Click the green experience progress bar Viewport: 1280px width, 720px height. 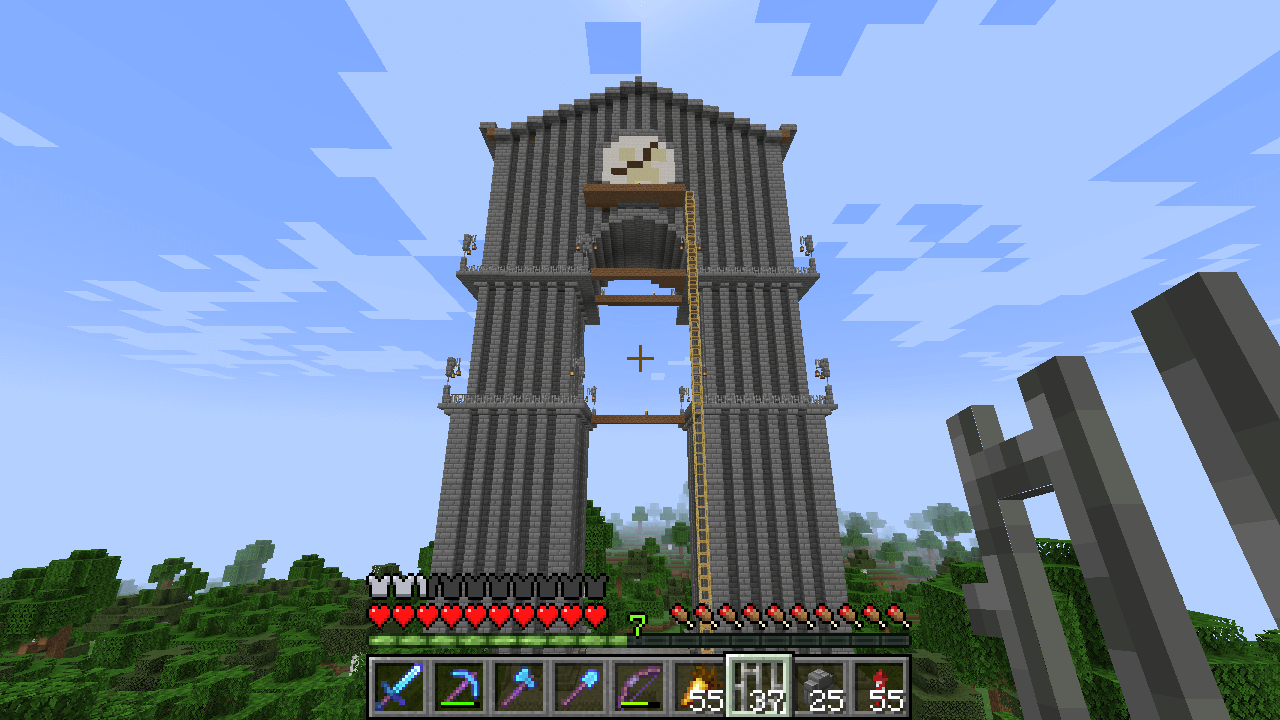[x=500, y=638]
